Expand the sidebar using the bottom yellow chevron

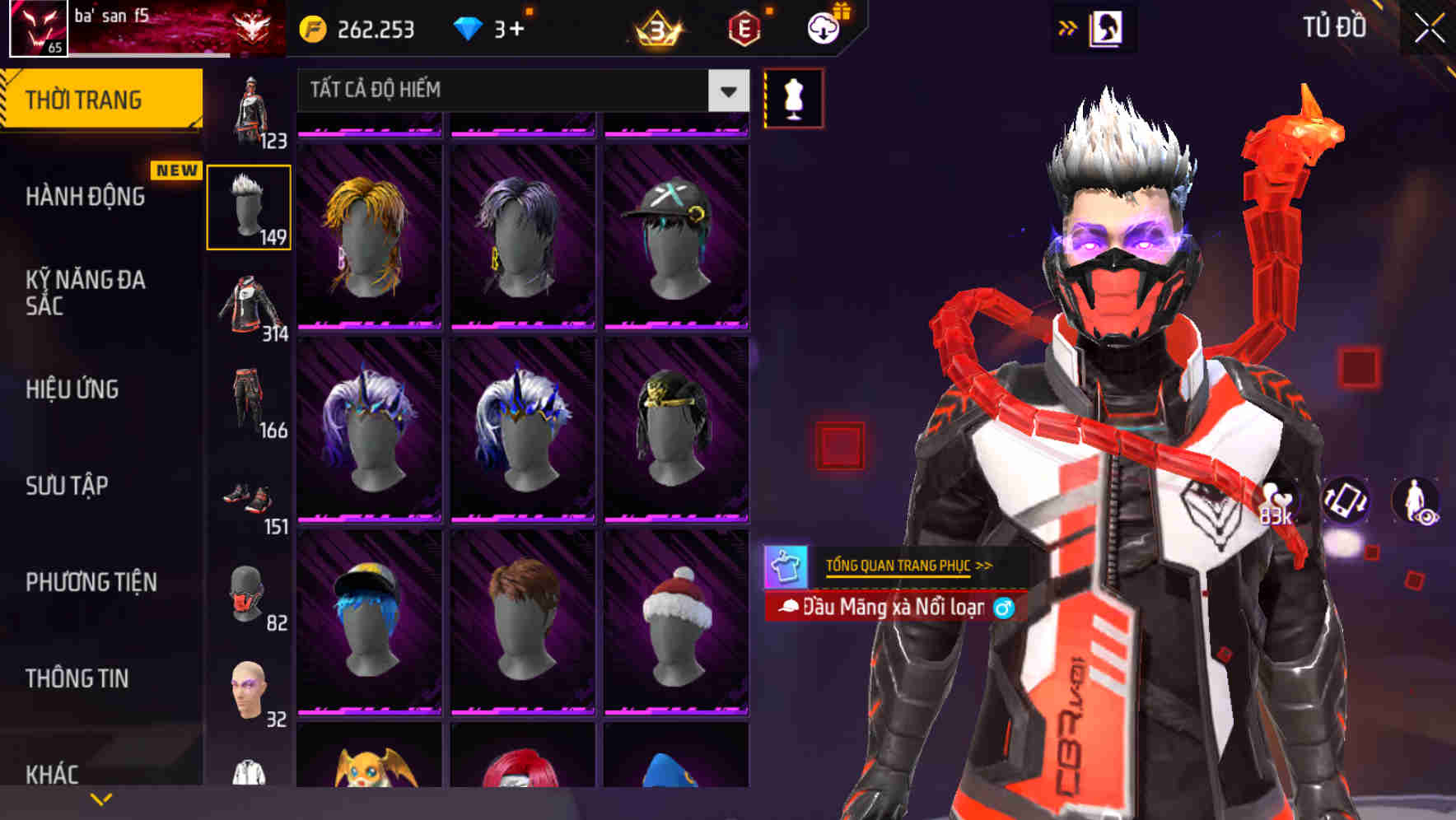point(101,798)
